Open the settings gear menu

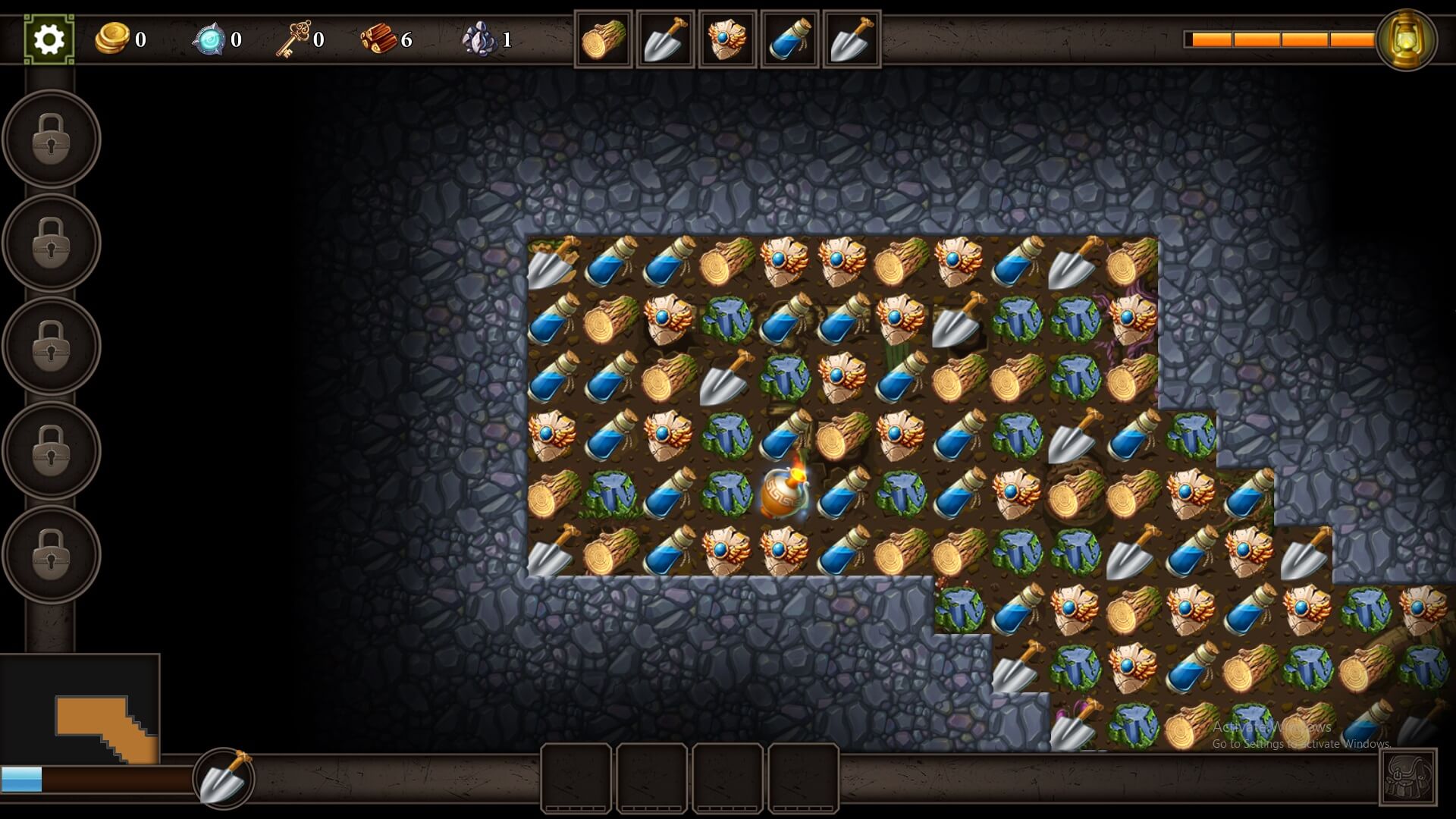coord(49,39)
